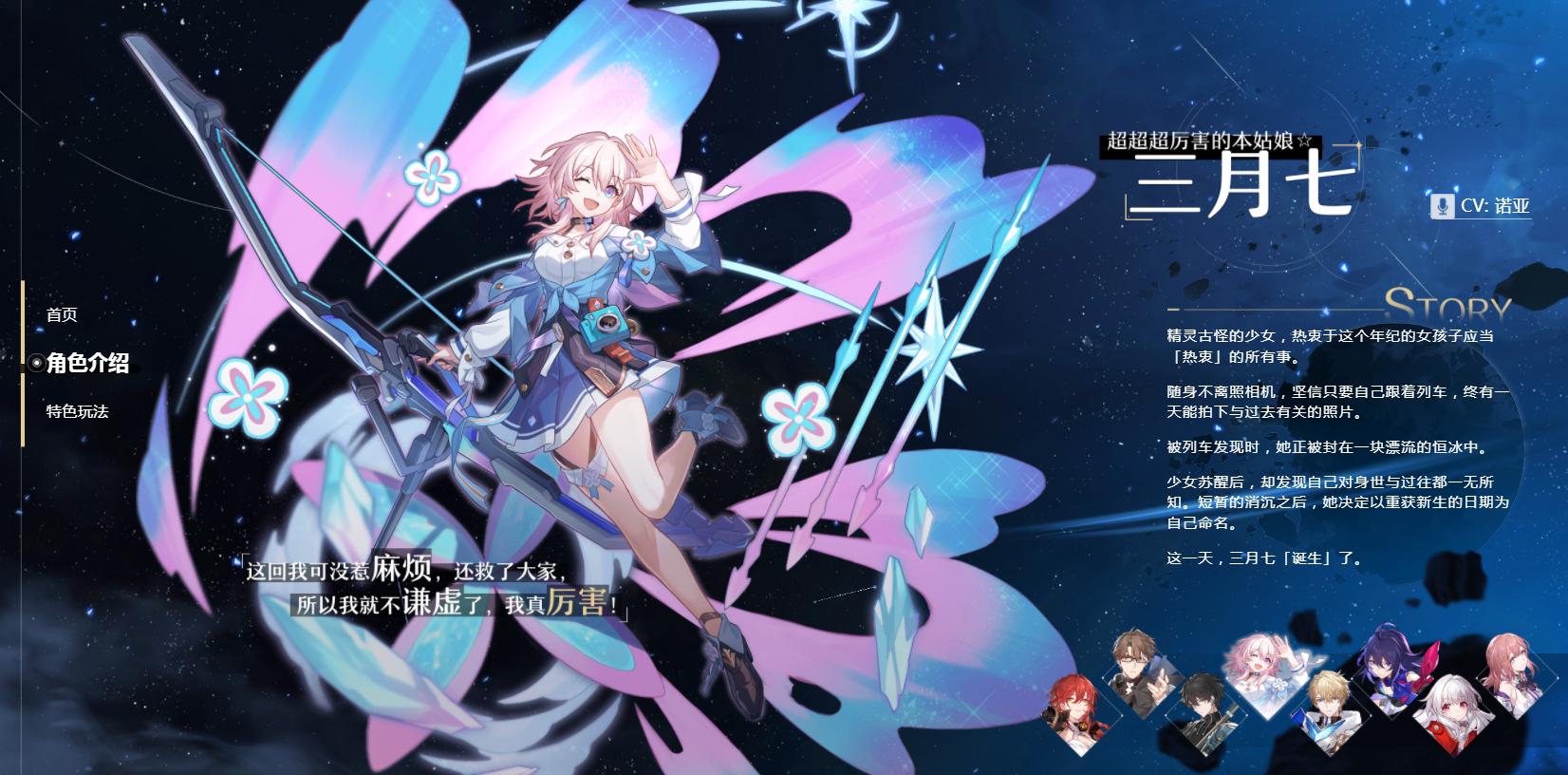Select Clara's white-haired avatar icon
This screenshot has height=775, width=1568.
1452,712
